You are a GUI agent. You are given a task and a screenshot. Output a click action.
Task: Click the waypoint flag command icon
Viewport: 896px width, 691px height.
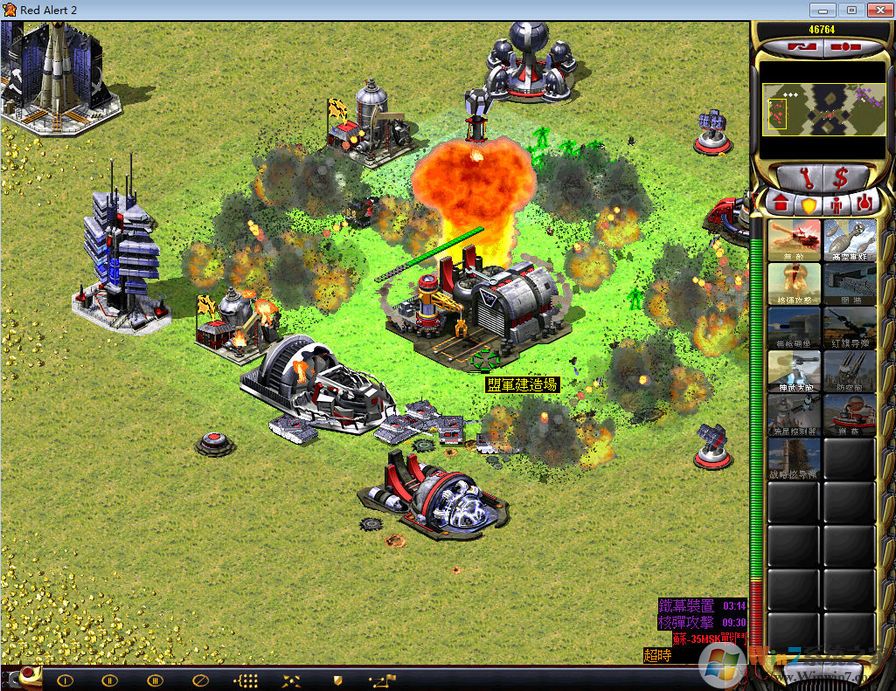pos(380,680)
